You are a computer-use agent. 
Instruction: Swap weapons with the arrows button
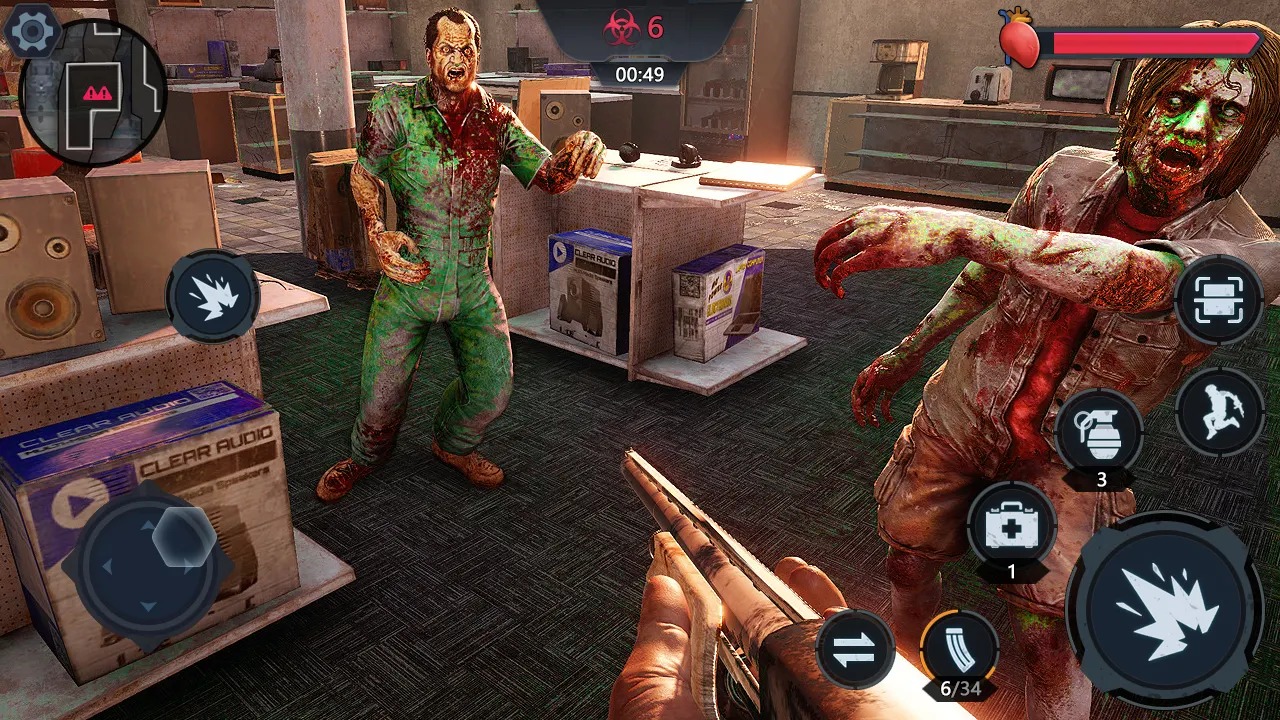pyautogui.click(x=855, y=648)
